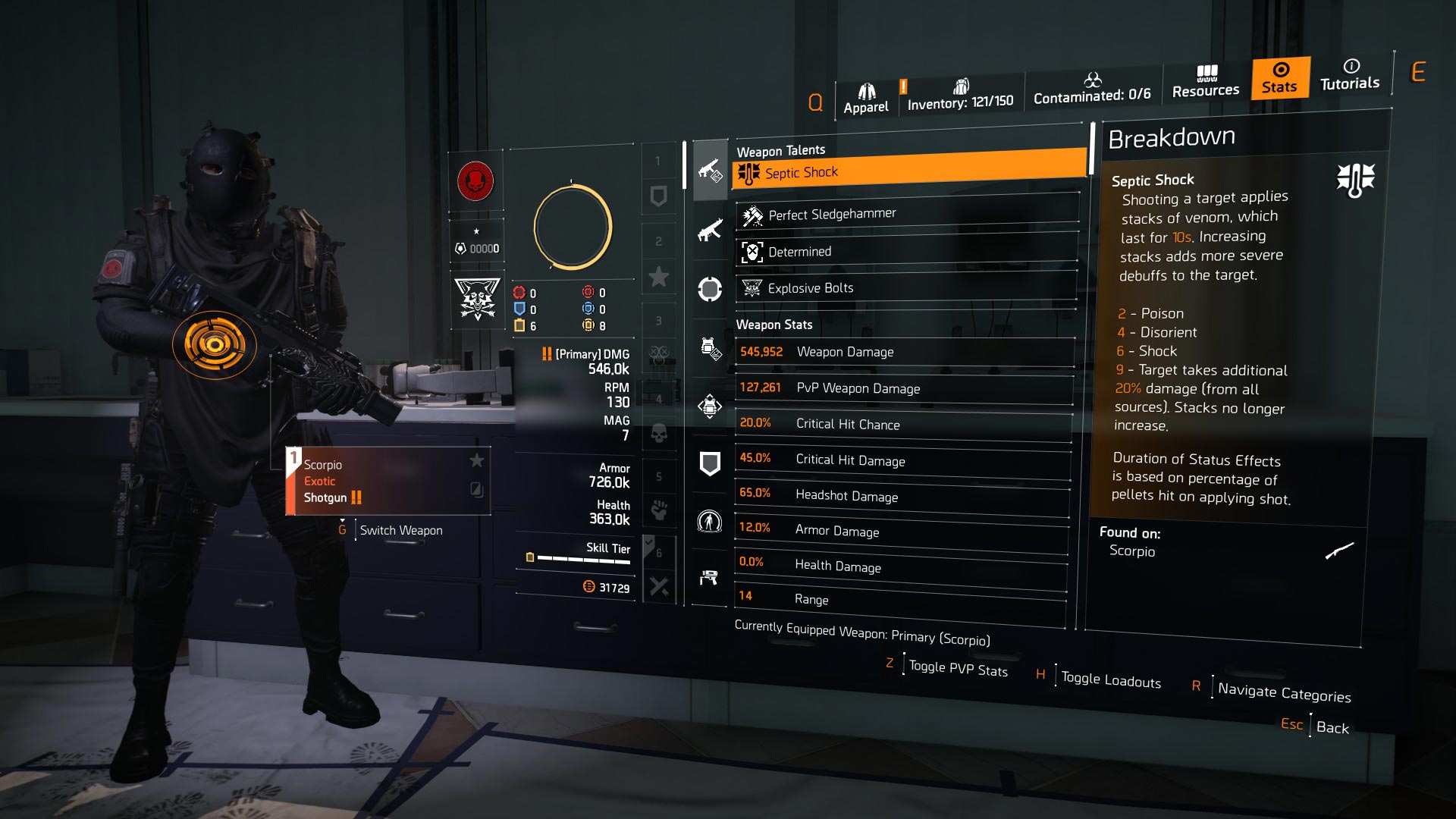The image size is (1456, 819).
Task: Open the Tutorials tab
Action: [x=1350, y=75]
